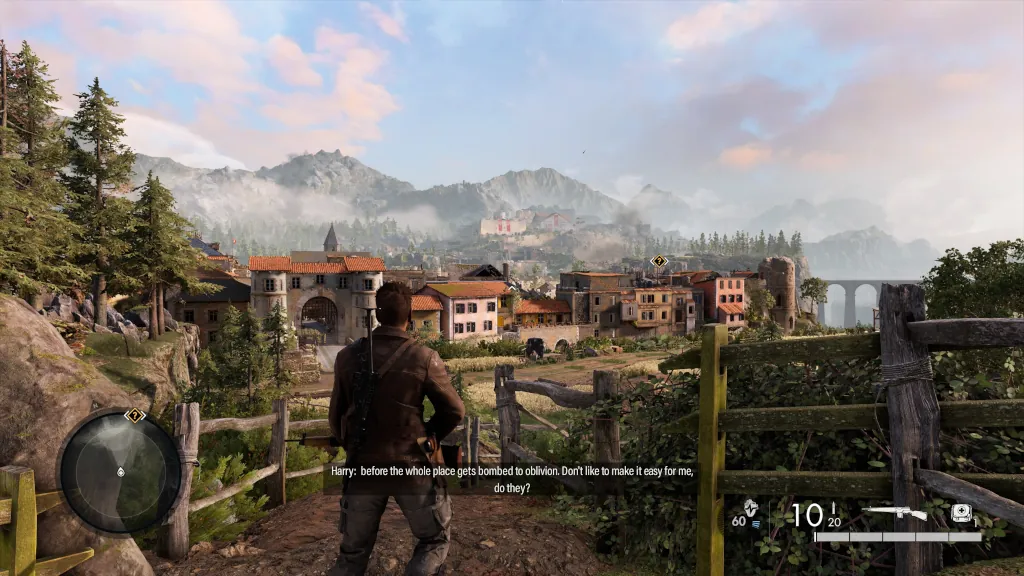Select the equipped rifle weapon icon

pyautogui.click(x=894, y=513)
